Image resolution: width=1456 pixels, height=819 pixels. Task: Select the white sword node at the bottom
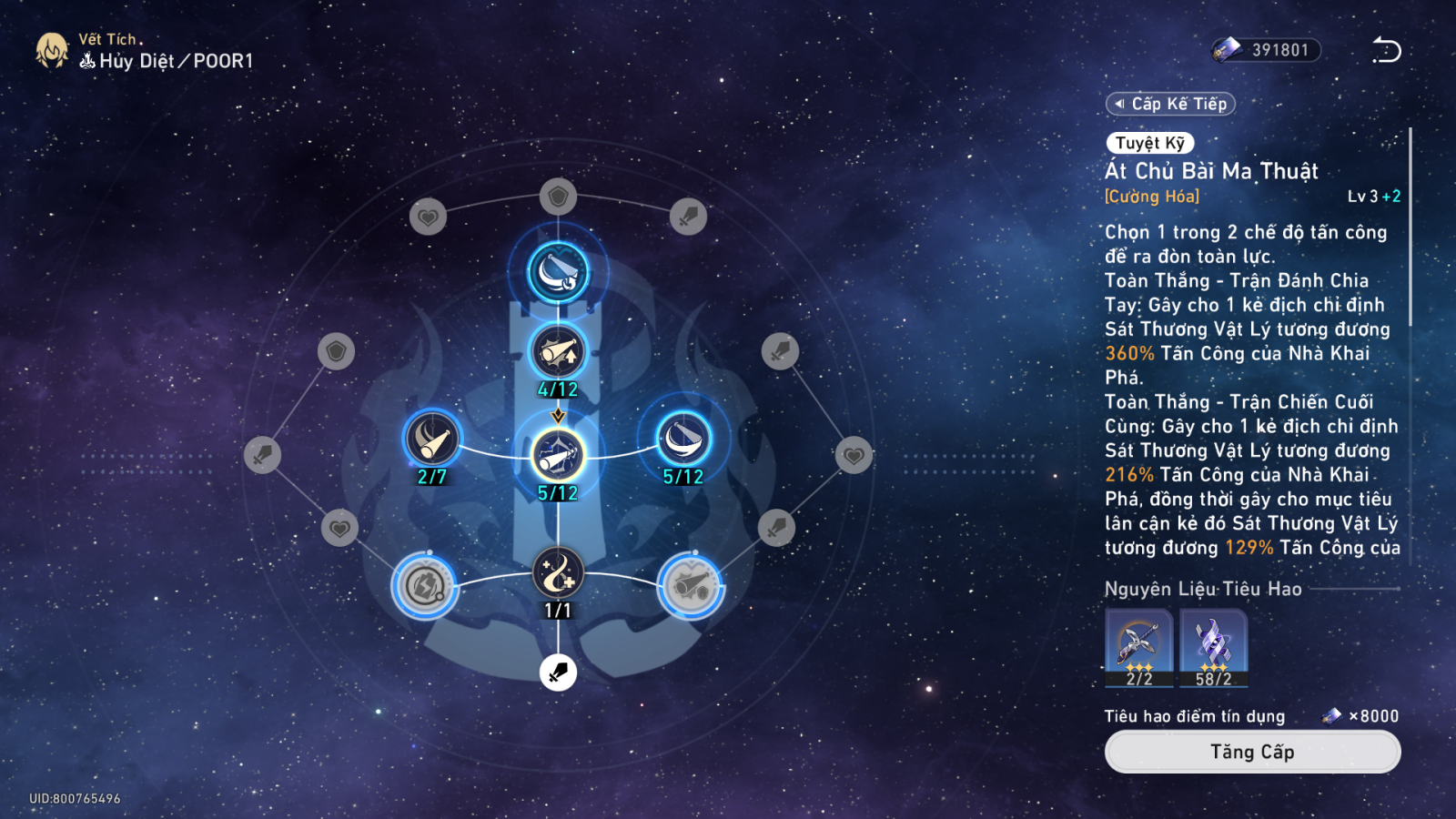pos(558,672)
